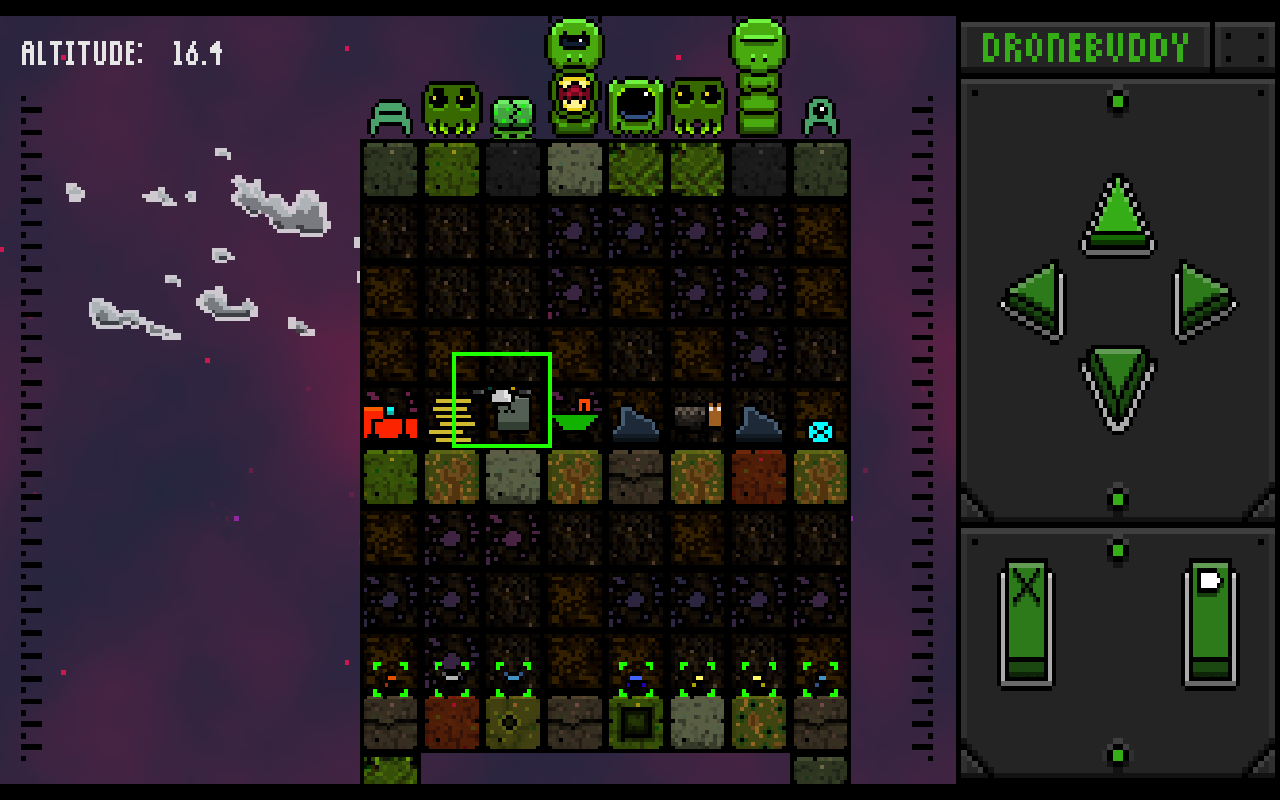This screenshot has width=1280, height=800.
Task: Activate the green X button
Action: (x=1027, y=622)
